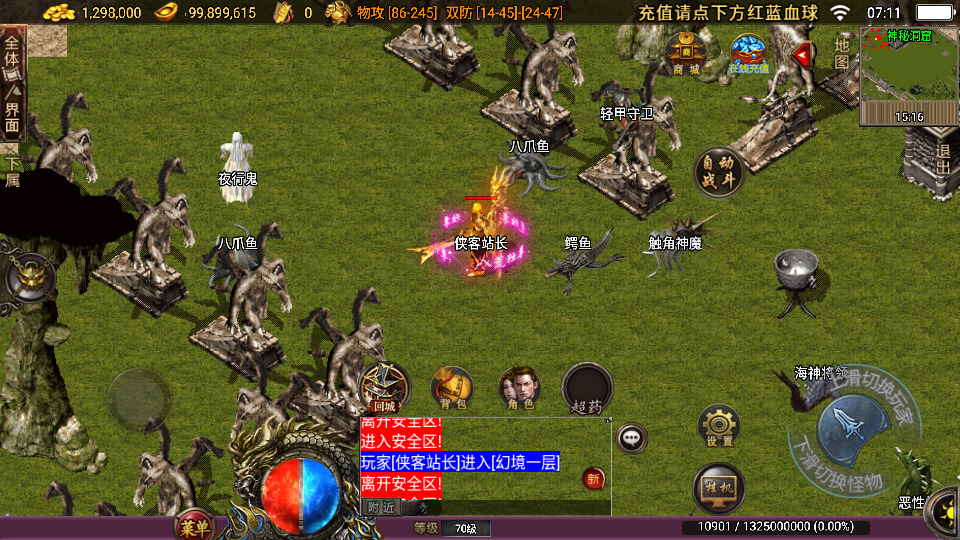Open the 菜单 menu button
Screen dimensions: 960x540
click(x=195, y=526)
